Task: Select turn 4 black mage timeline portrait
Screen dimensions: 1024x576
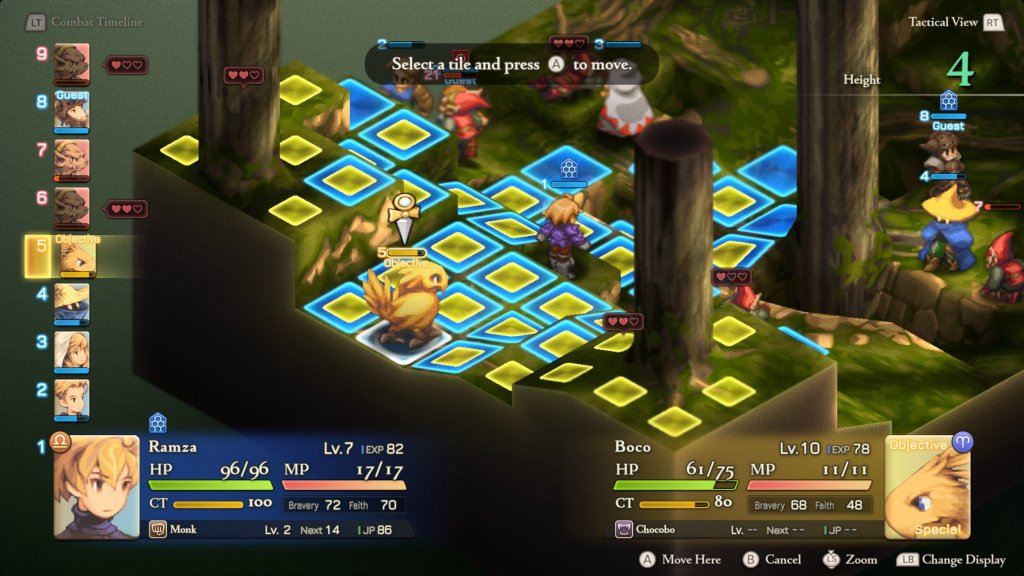Action: pyautogui.click(x=71, y=304)
